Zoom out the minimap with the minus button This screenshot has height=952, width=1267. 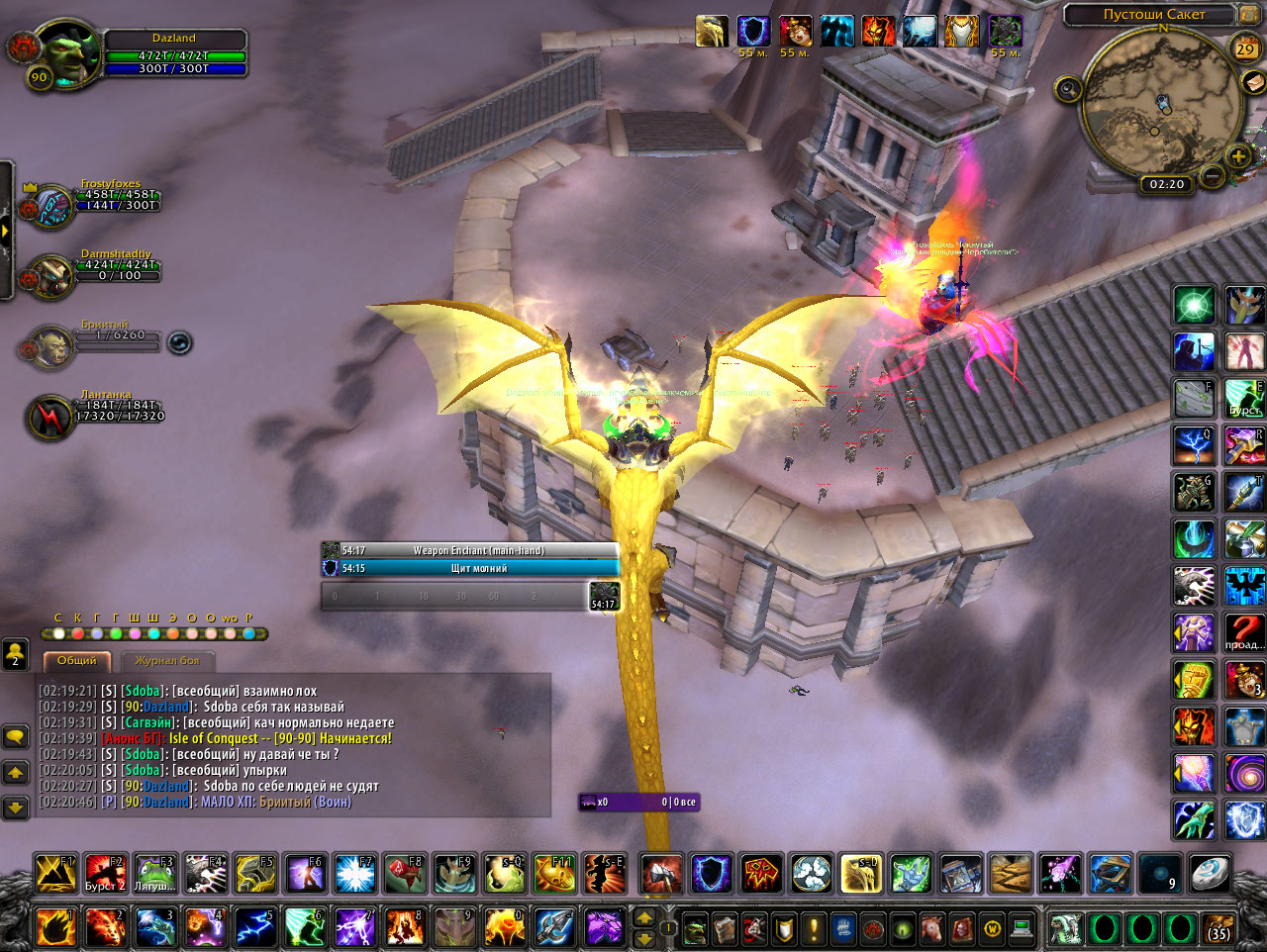pos(1212,177)
